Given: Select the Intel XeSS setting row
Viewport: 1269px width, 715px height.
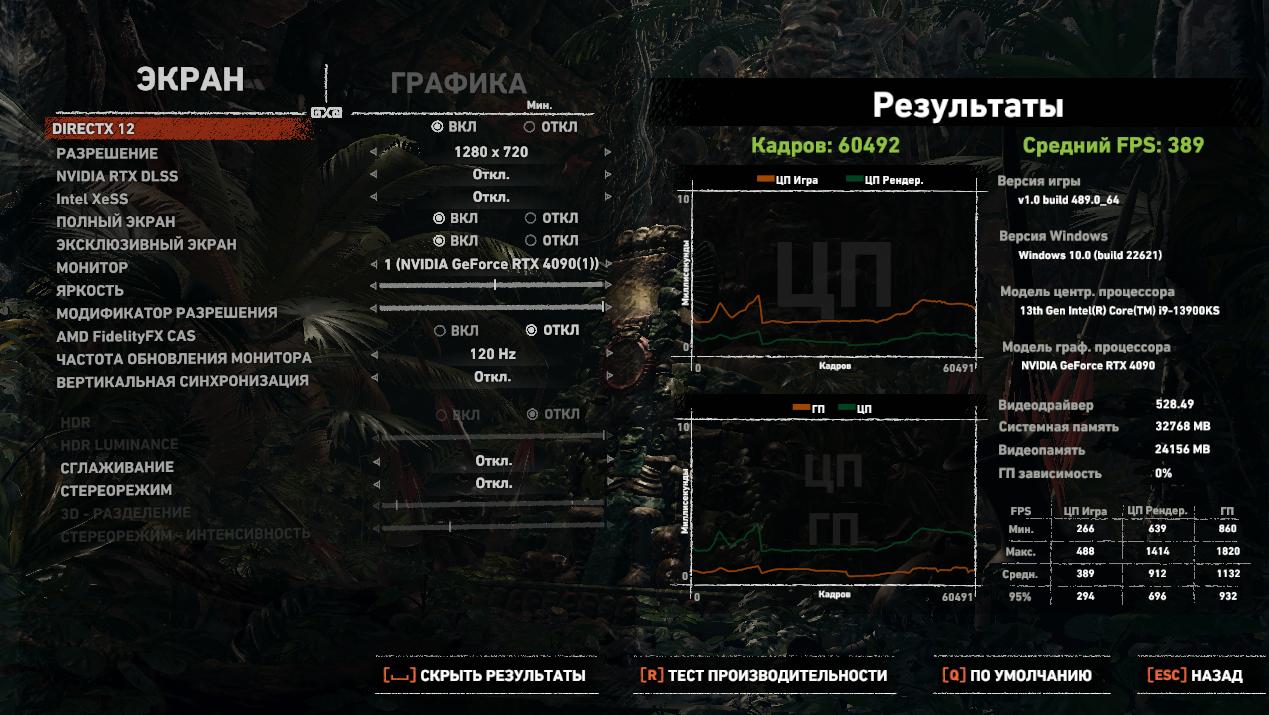Looking at the screenshot, I should click(x=92, y=199).
